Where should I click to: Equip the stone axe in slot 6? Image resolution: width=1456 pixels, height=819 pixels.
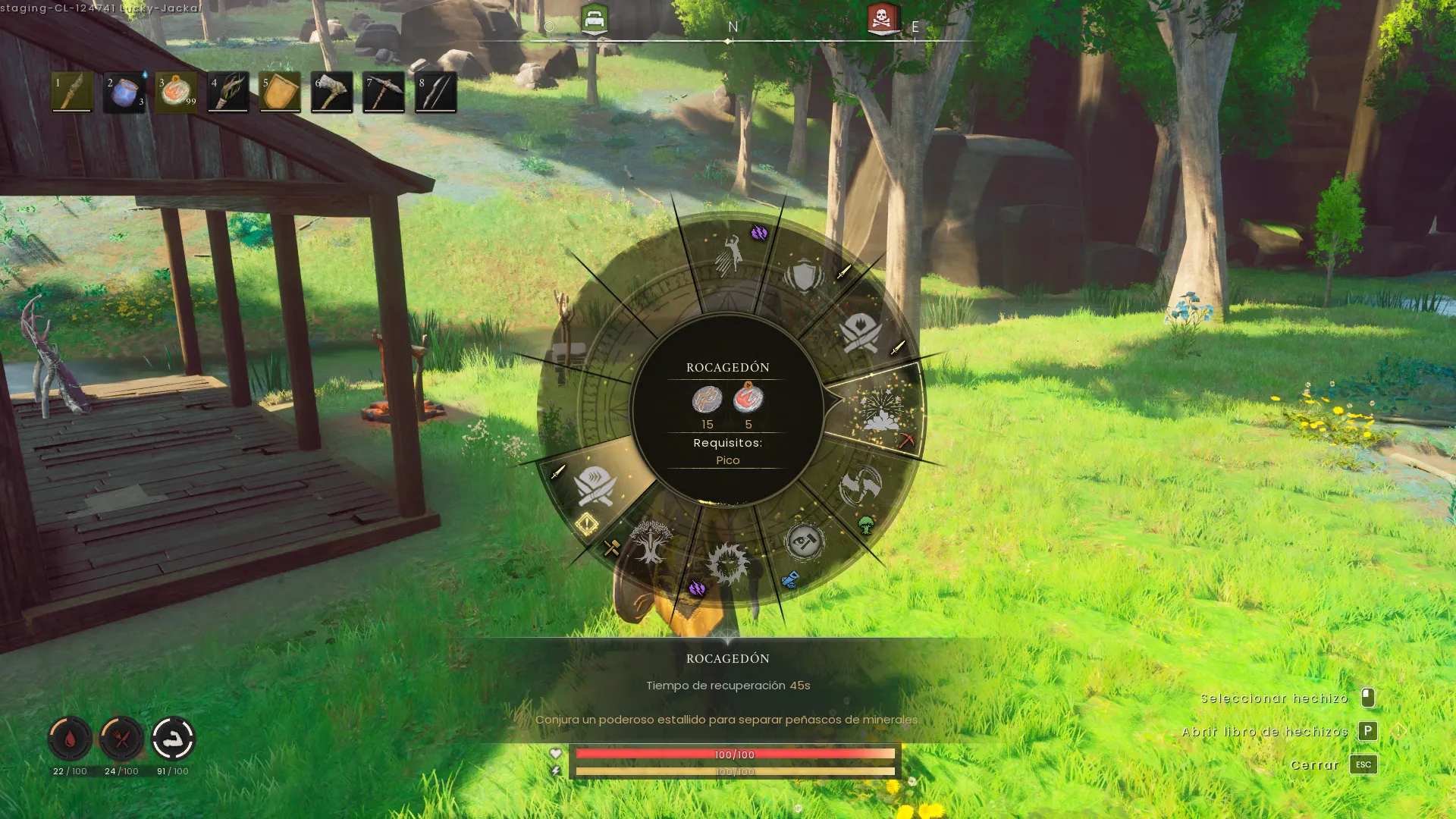pos(331,92)
